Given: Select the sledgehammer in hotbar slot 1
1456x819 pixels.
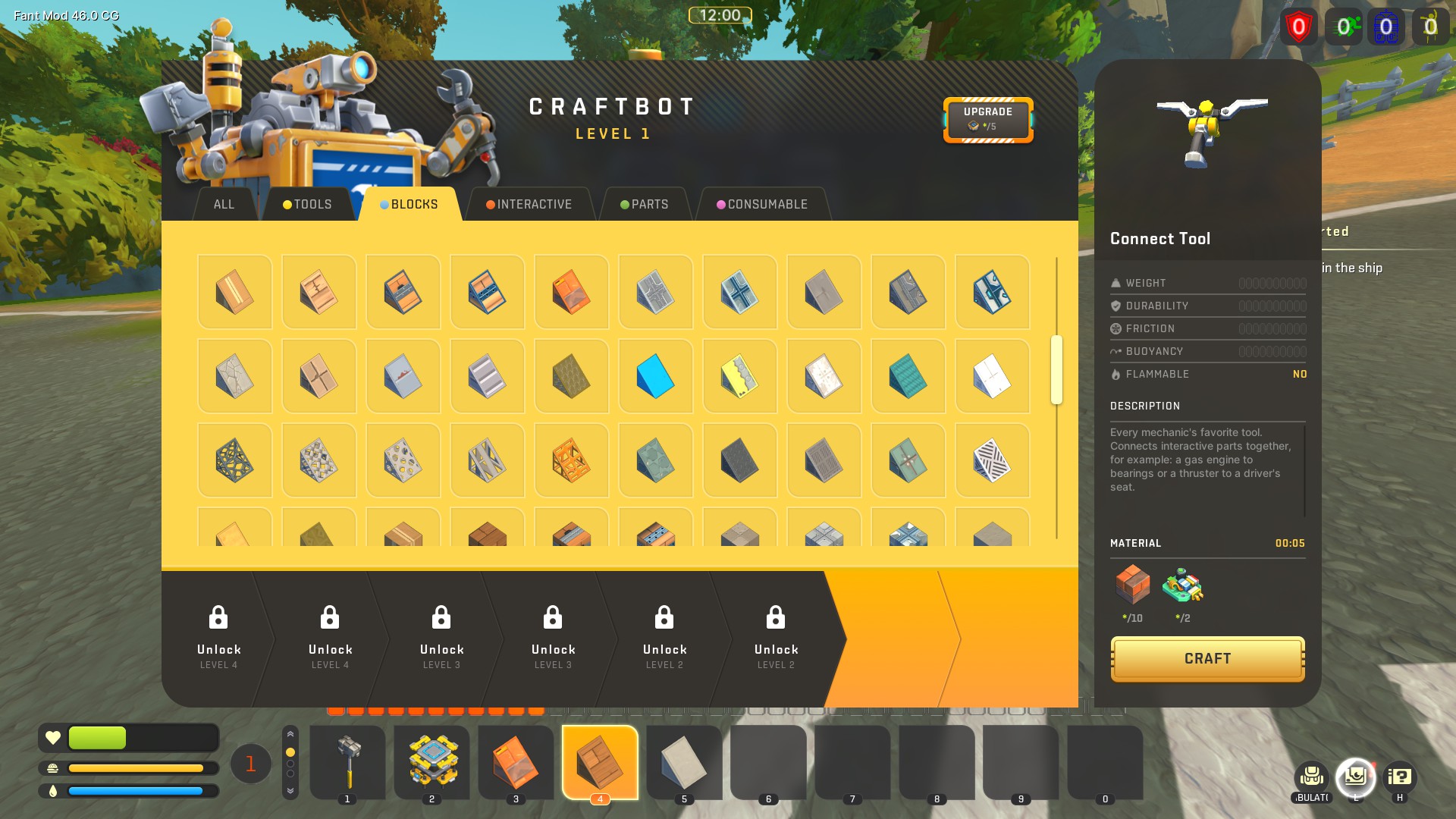Looking at the screenshot, I should (347, 761).
